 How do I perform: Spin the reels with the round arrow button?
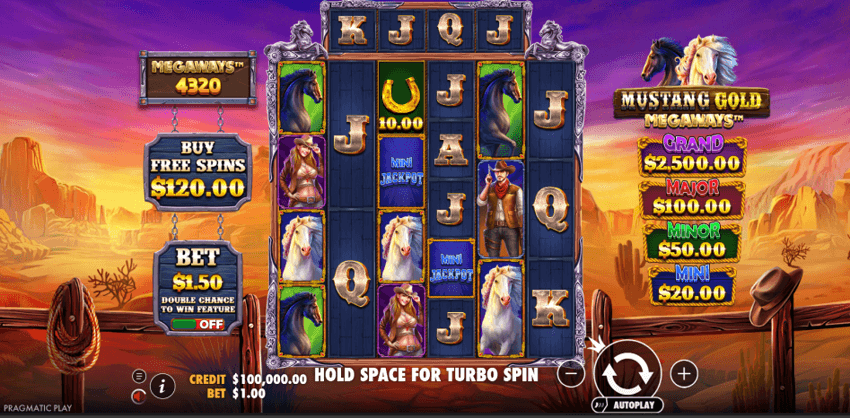coord(628,372)
